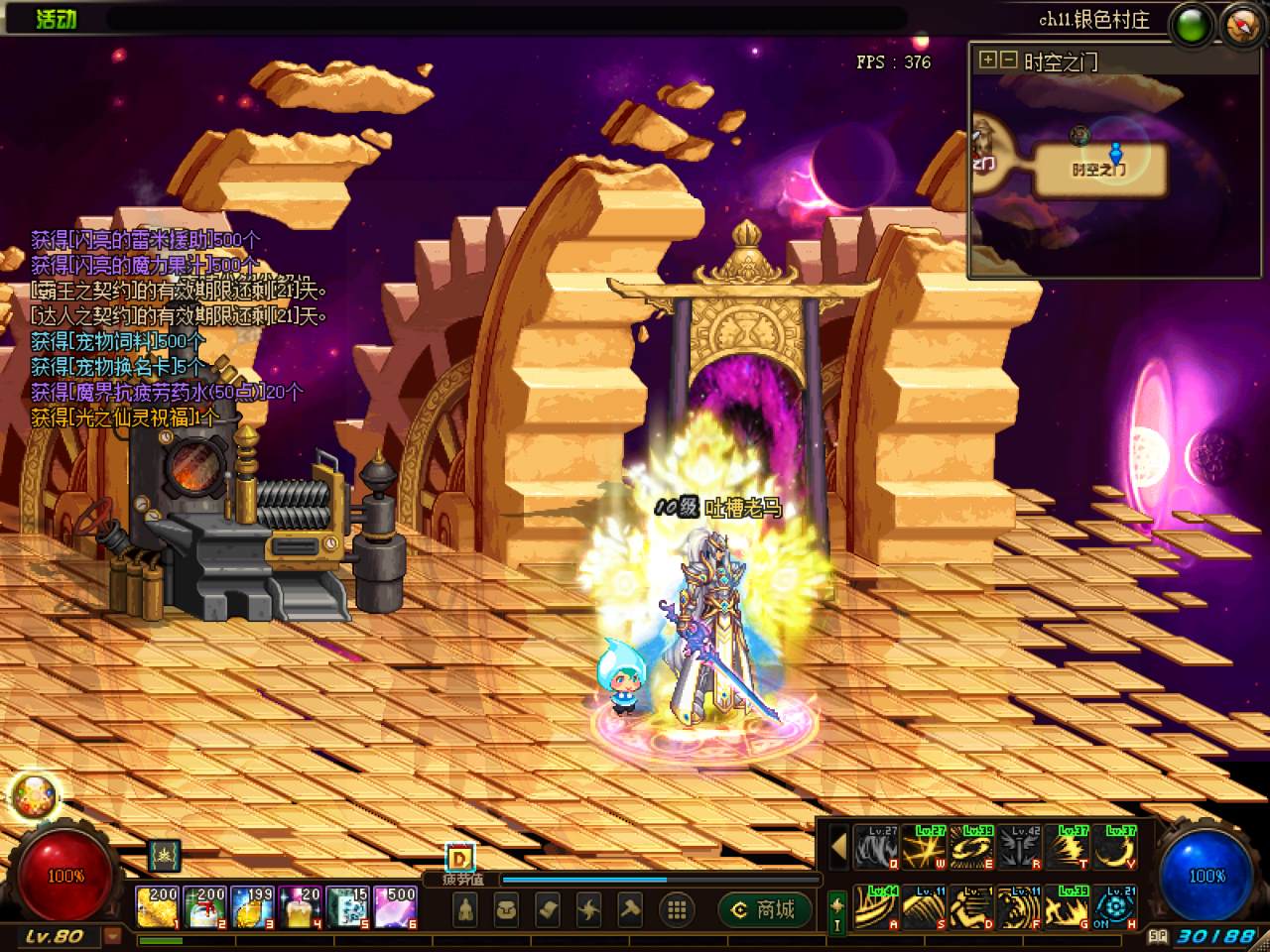1270x952 pixels.
Task: Activate the Lv.21 blue toggle skill
Action: [1115, 906]
